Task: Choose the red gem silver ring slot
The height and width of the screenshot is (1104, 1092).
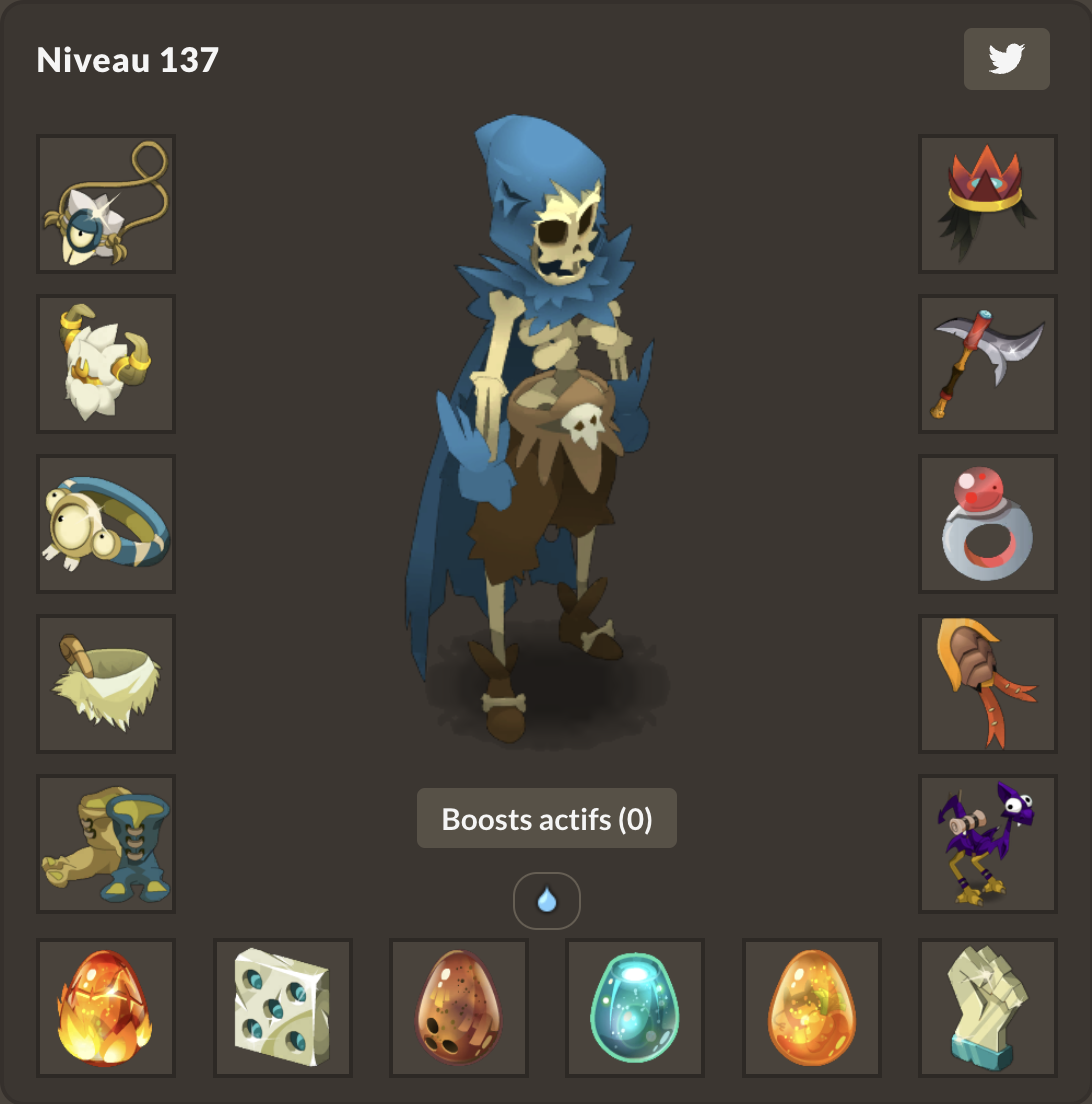Action: coord(988,524)
